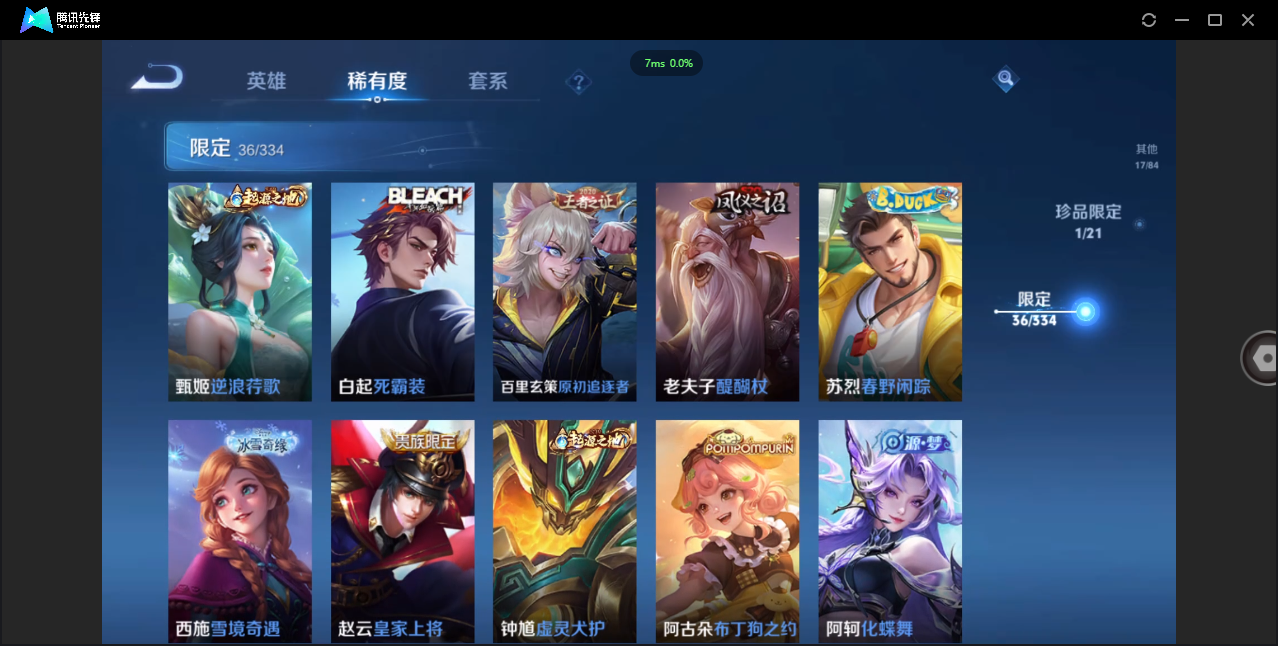Select the 稀有度 tab
Screen dimensions: 1278x646
click(x=377, y=81)
